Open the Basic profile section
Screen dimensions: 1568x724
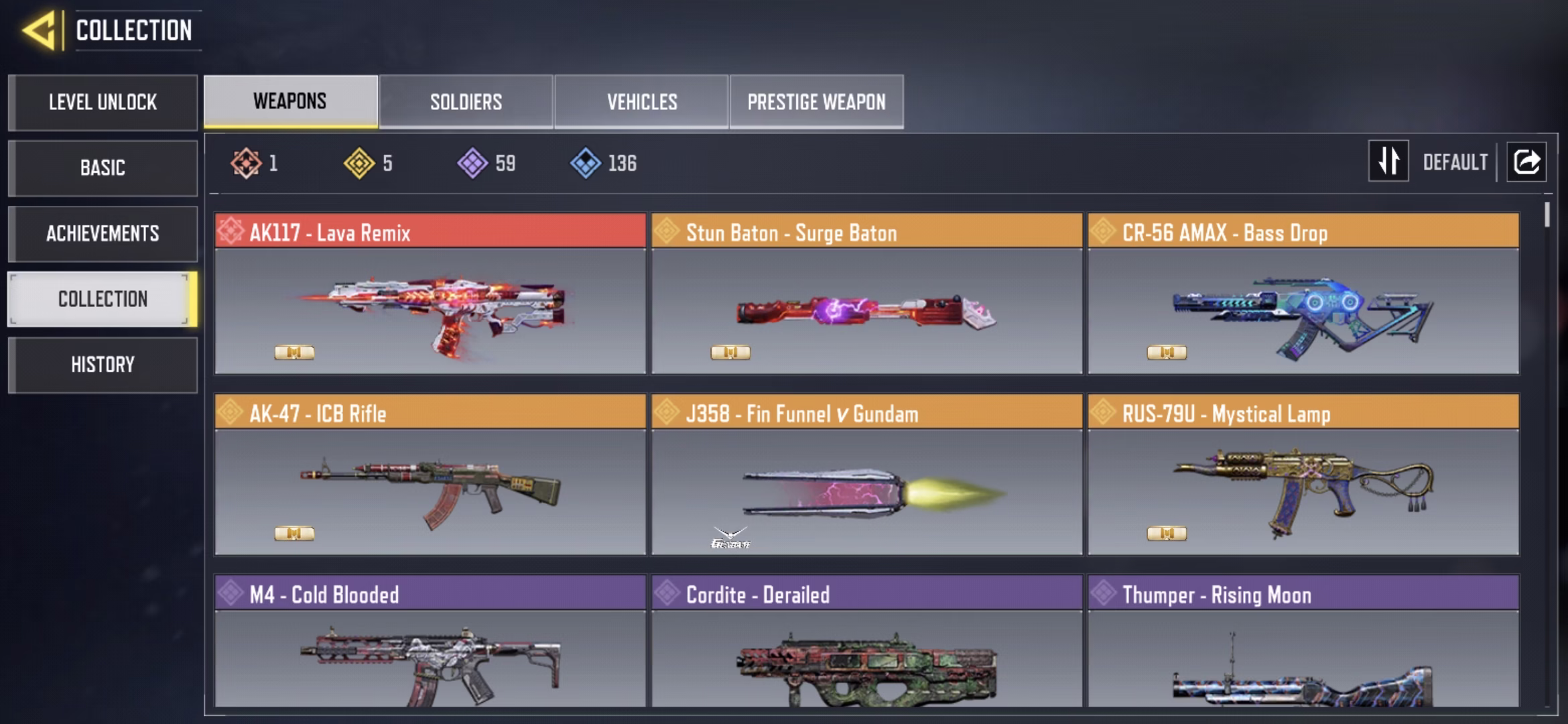point(103,168)
